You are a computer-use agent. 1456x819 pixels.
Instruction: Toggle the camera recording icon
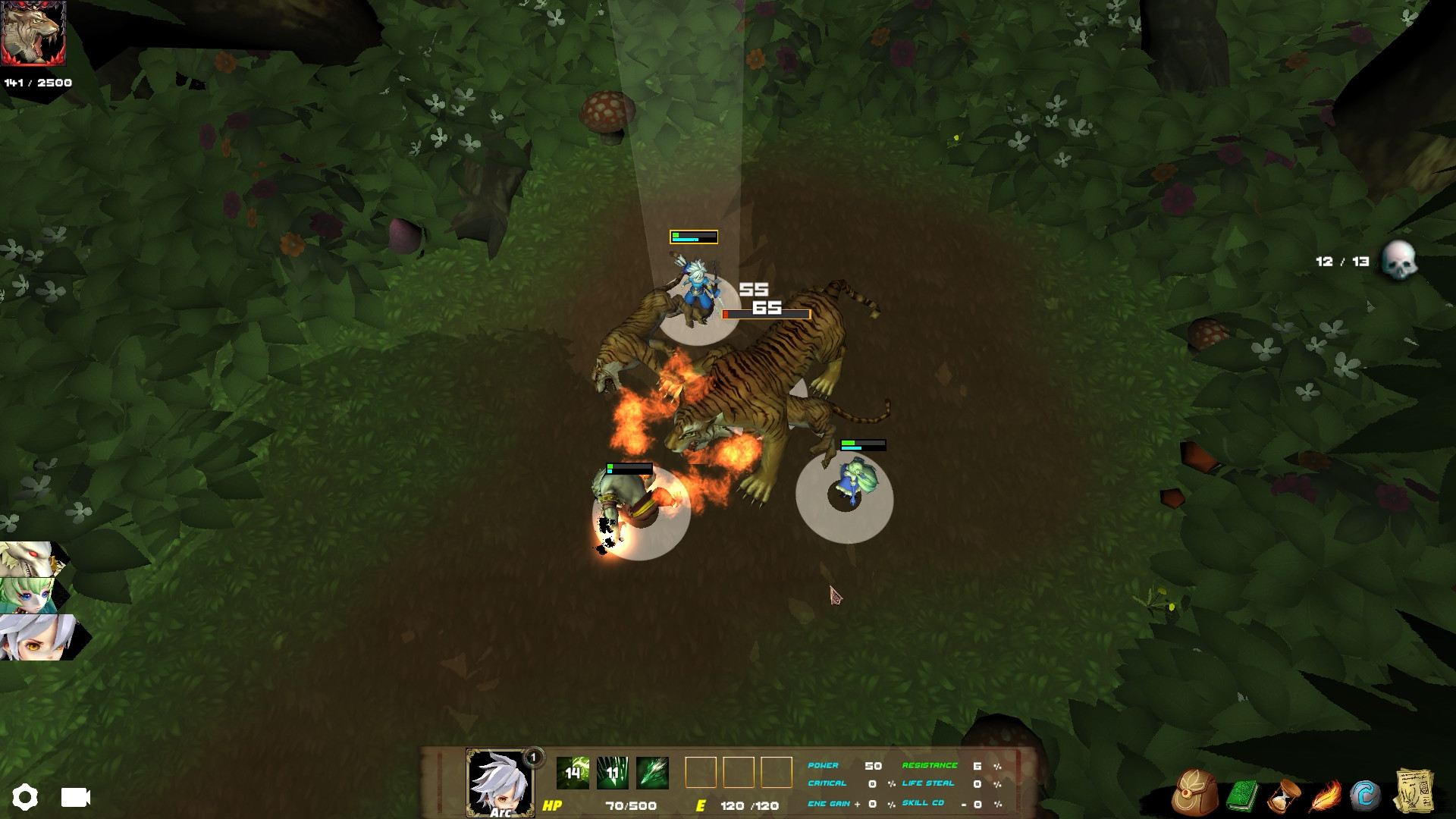[74, 798]
